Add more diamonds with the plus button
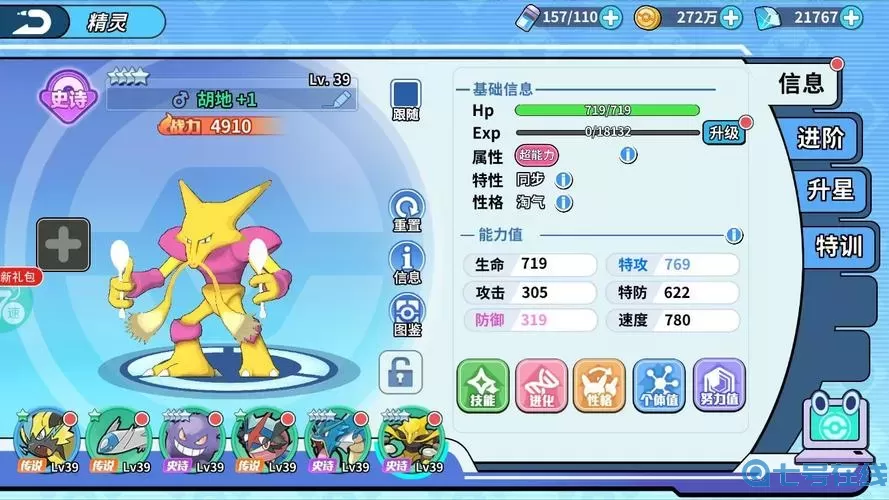 (851, 17)
